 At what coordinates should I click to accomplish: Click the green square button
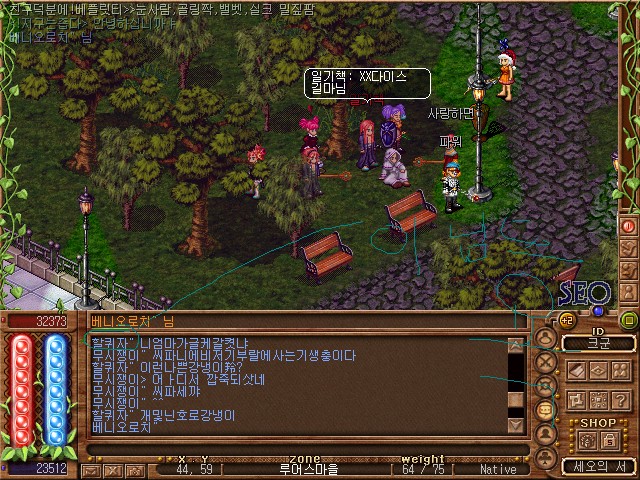(629, 320)
